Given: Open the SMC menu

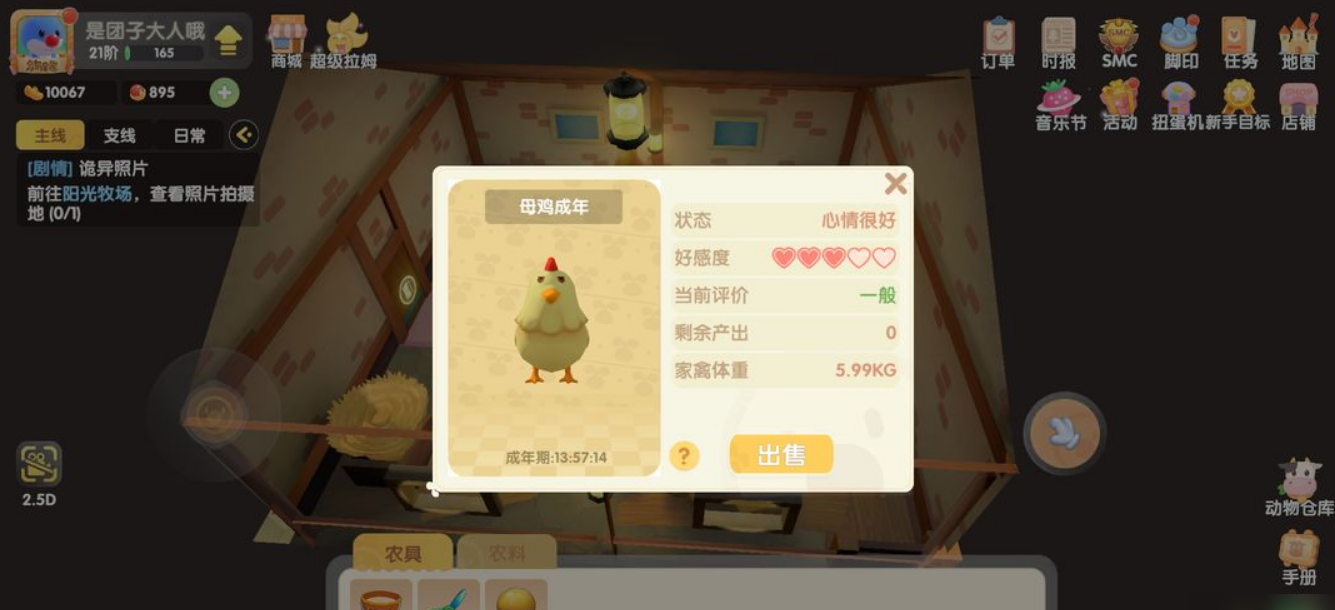Looking at the screenshot, I should coord(1119,42).
